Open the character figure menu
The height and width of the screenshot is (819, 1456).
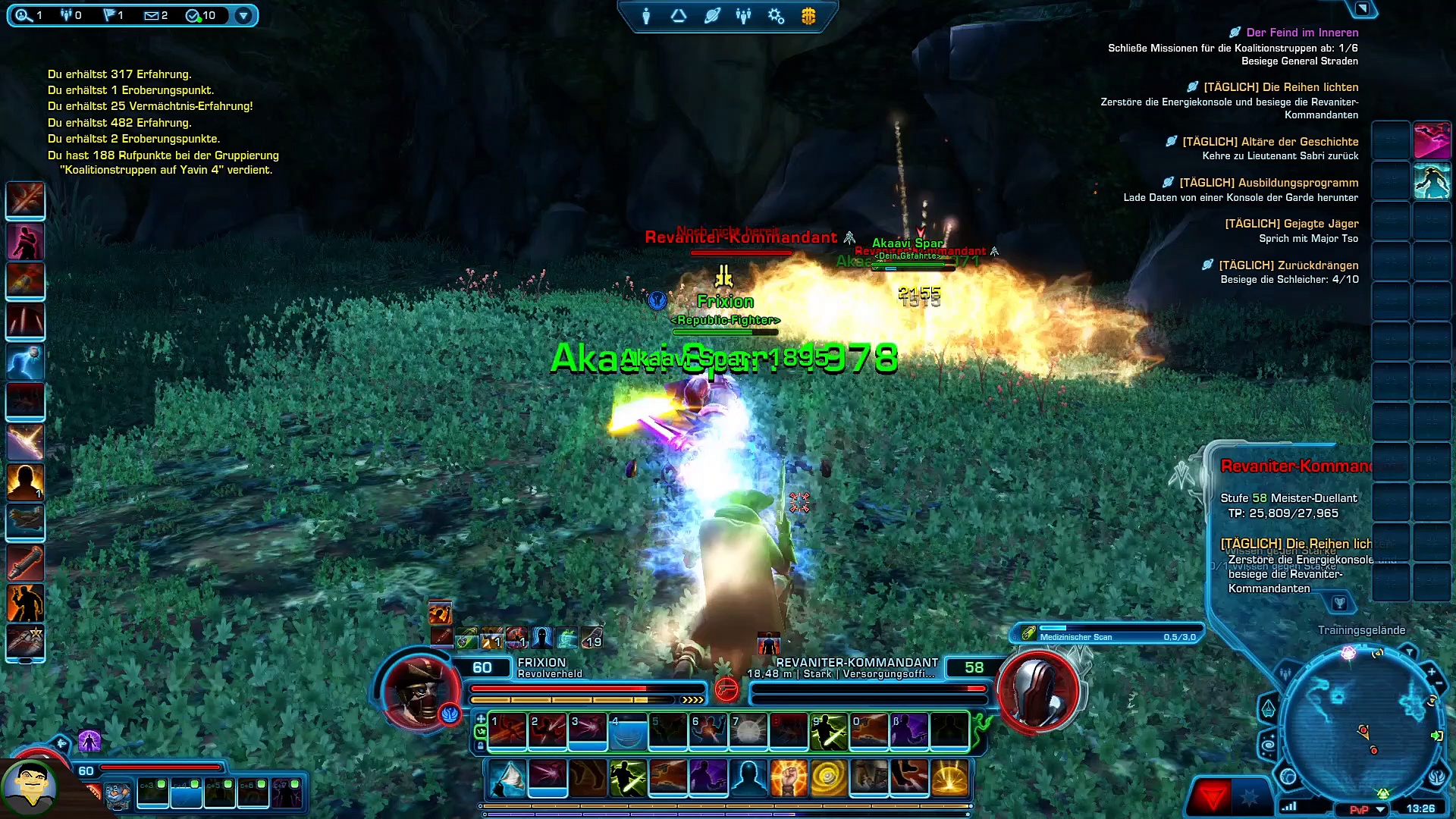pos(646,16)
